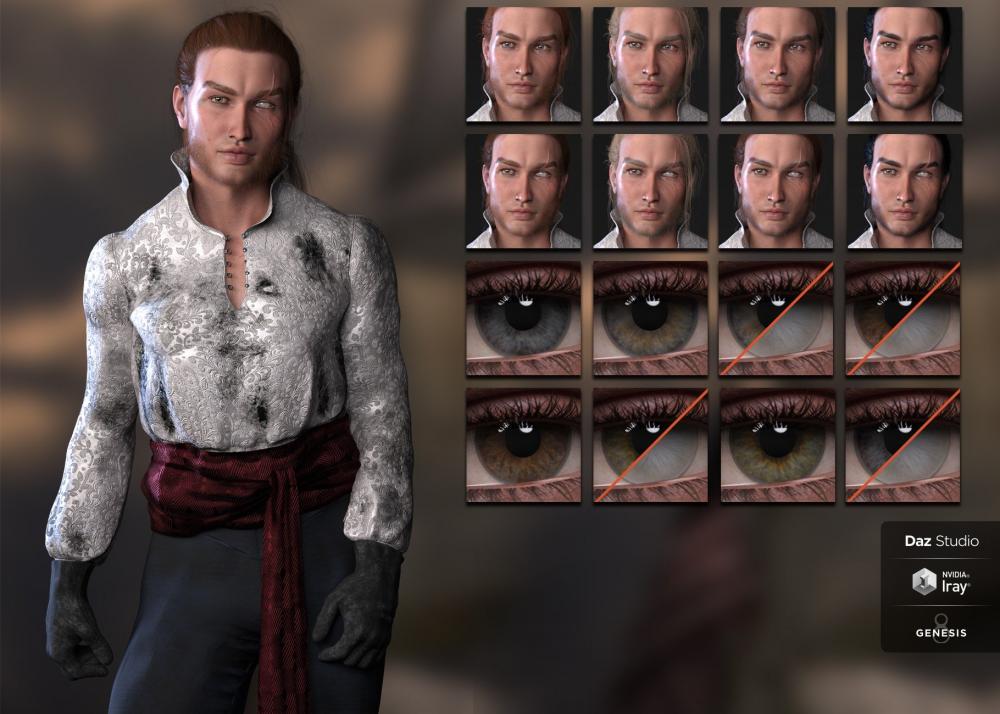Choose the solid gray-blue eye color swatch

pos(523,319)
